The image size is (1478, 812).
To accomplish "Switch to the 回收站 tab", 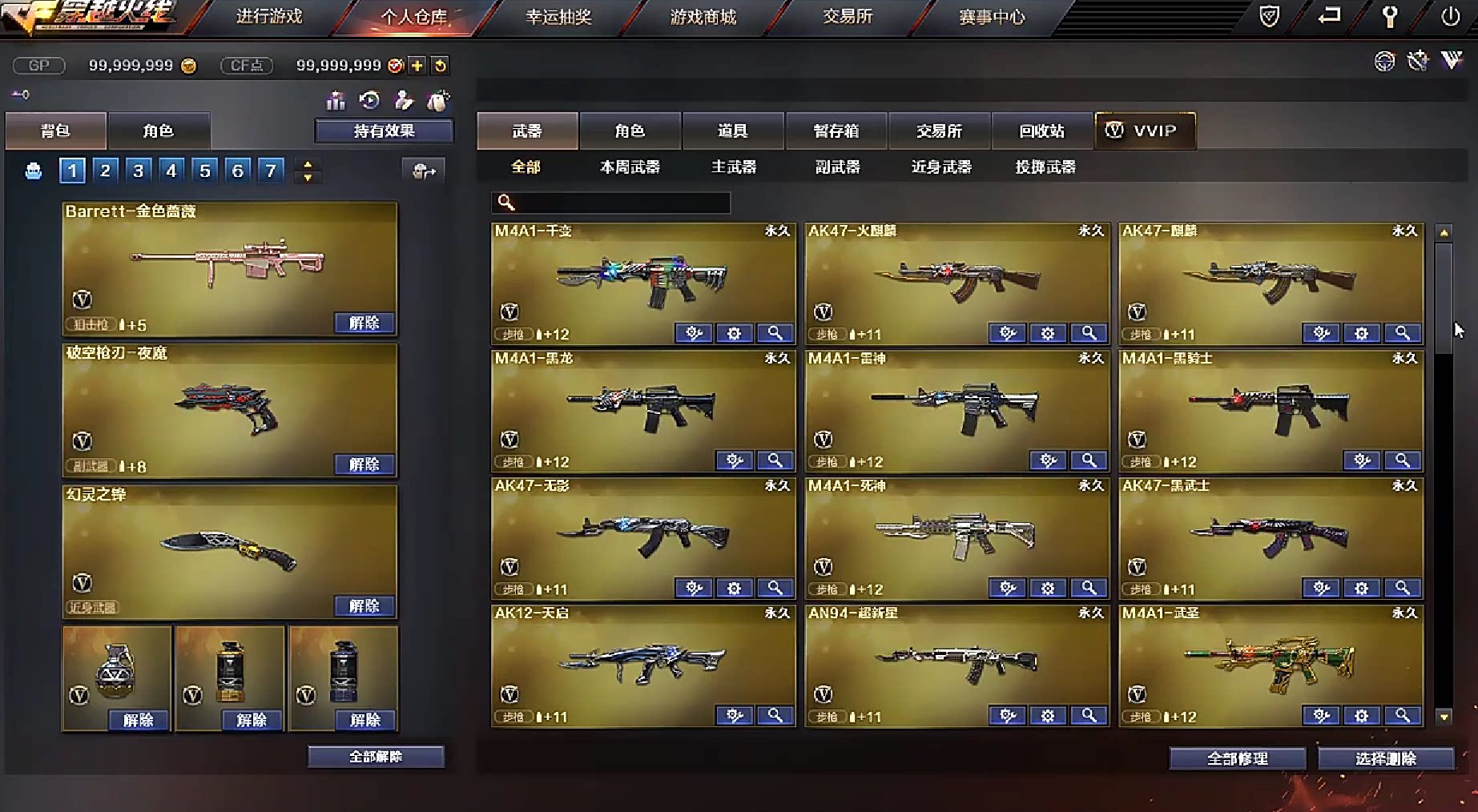I will point(1042,131).
